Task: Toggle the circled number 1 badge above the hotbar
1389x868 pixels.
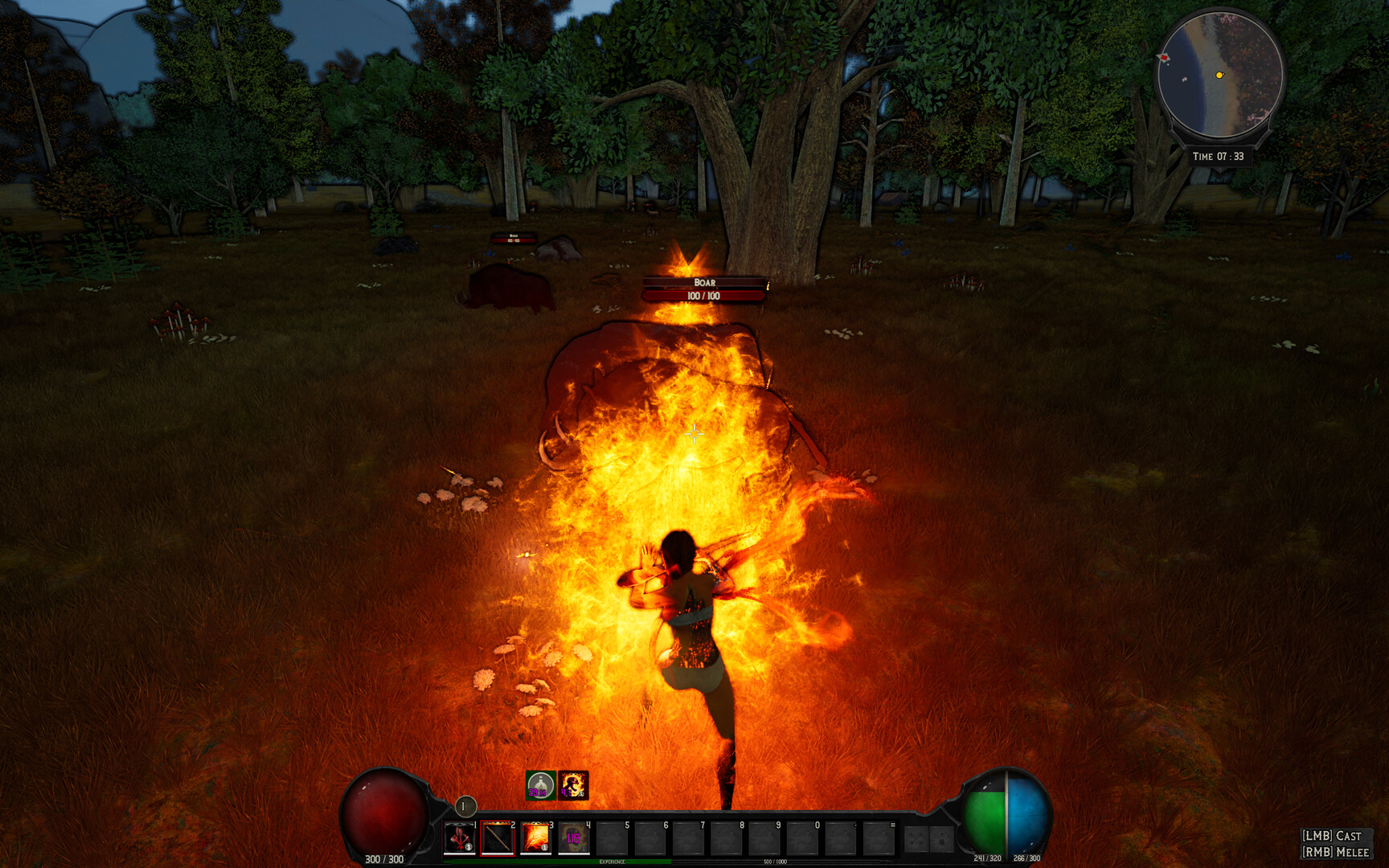Action: [465, 805]
